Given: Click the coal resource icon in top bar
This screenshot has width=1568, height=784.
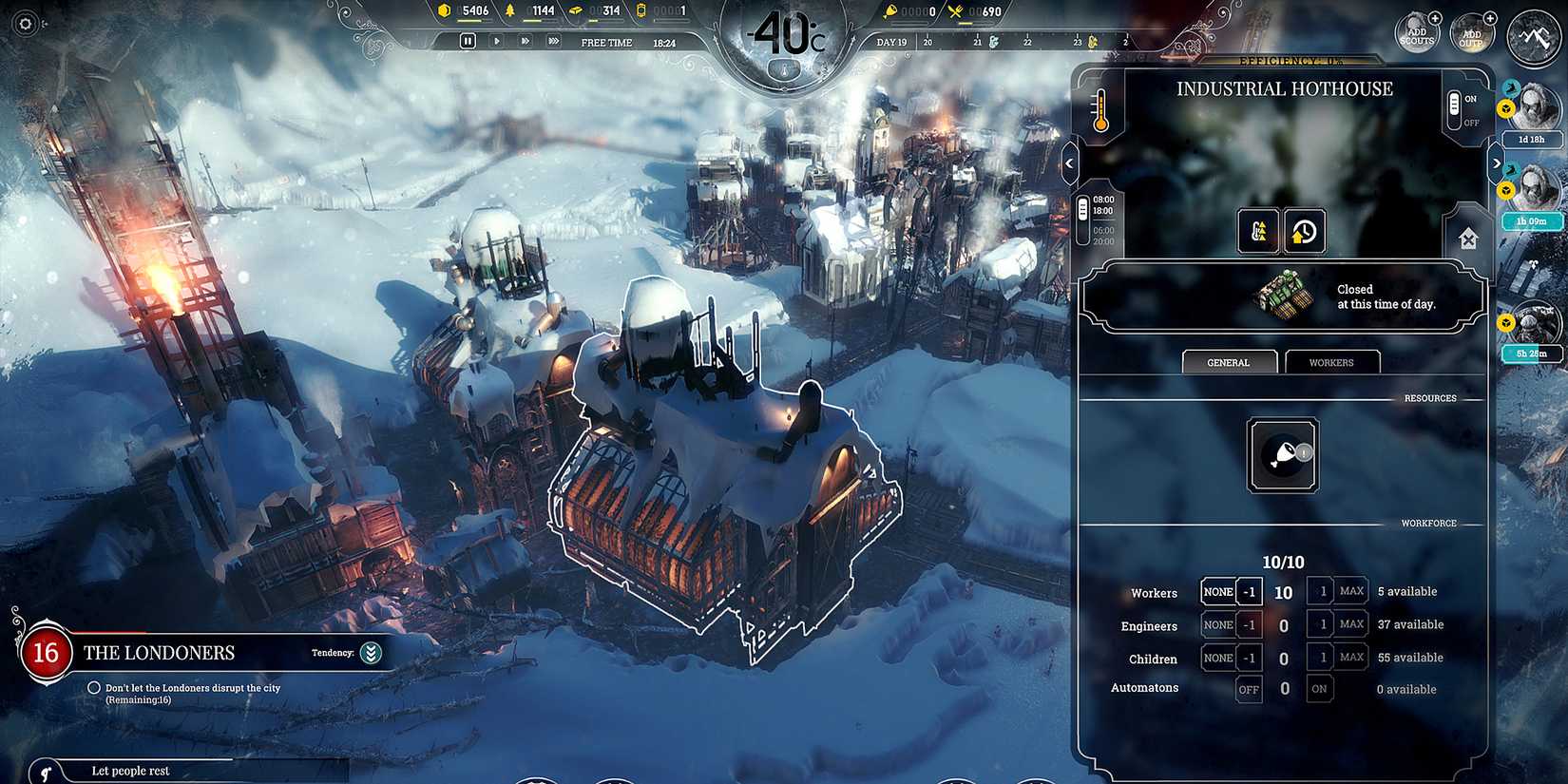Looking at the screenshot, I should pyautogui.click(x=442, y=11).
